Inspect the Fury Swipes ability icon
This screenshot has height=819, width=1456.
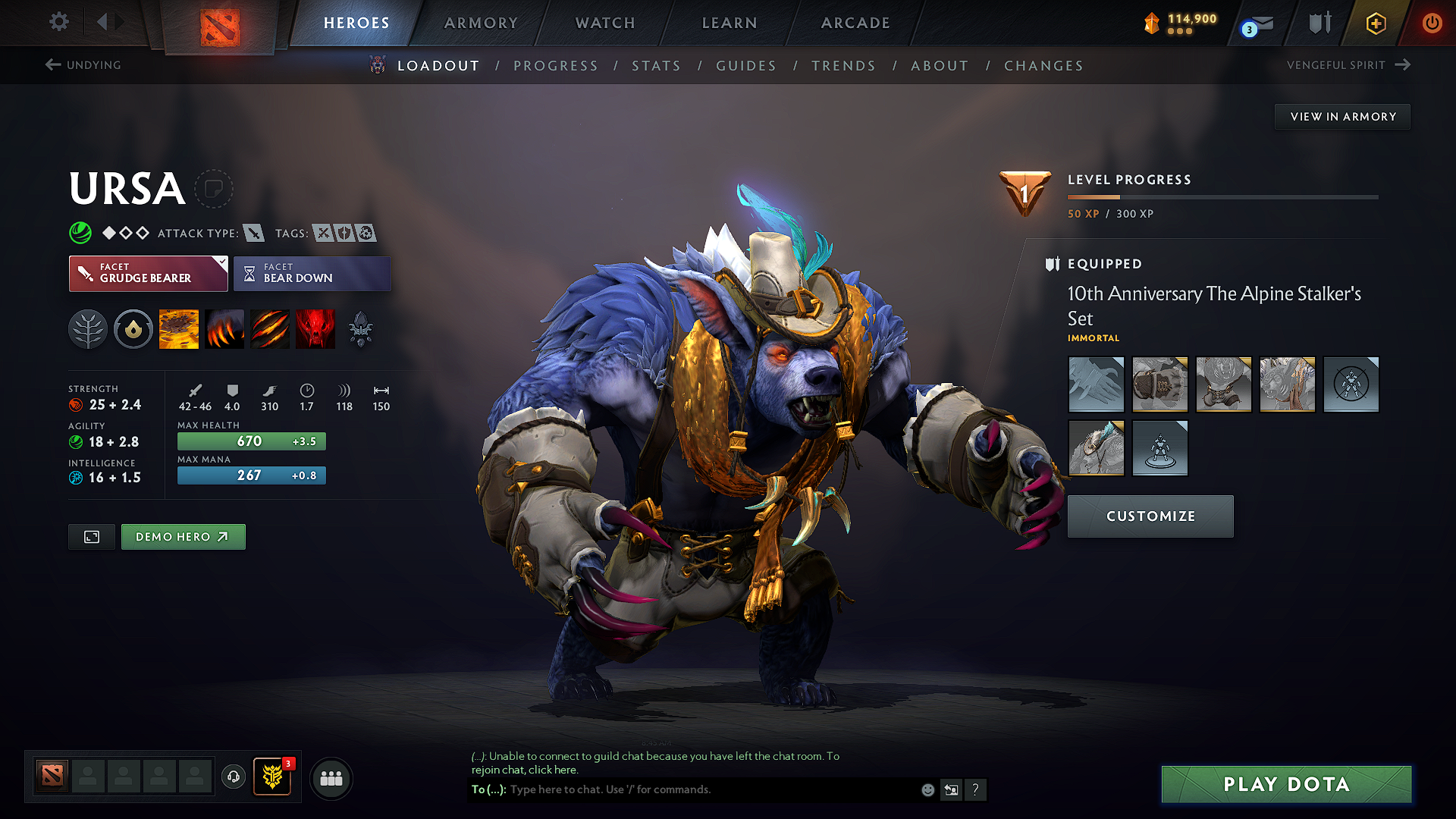pos(269,328)
